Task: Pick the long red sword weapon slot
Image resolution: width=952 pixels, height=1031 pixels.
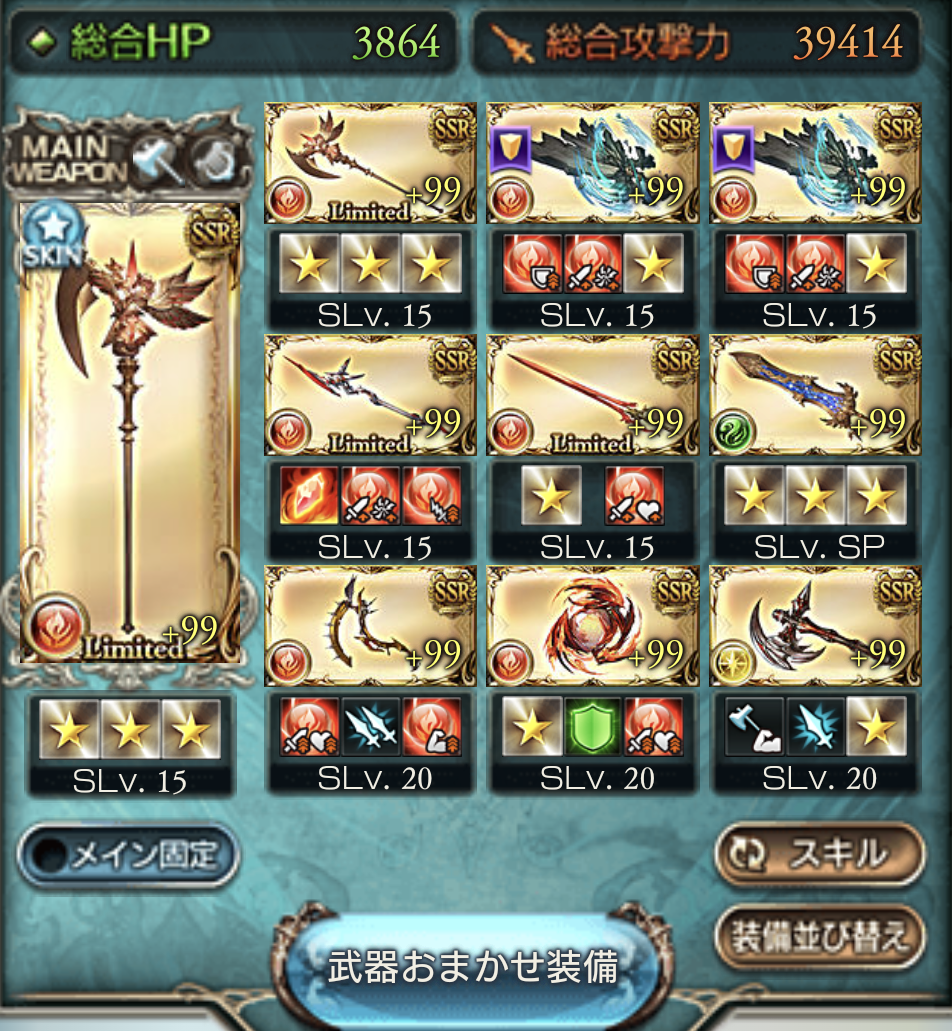Action: [590, 395]
